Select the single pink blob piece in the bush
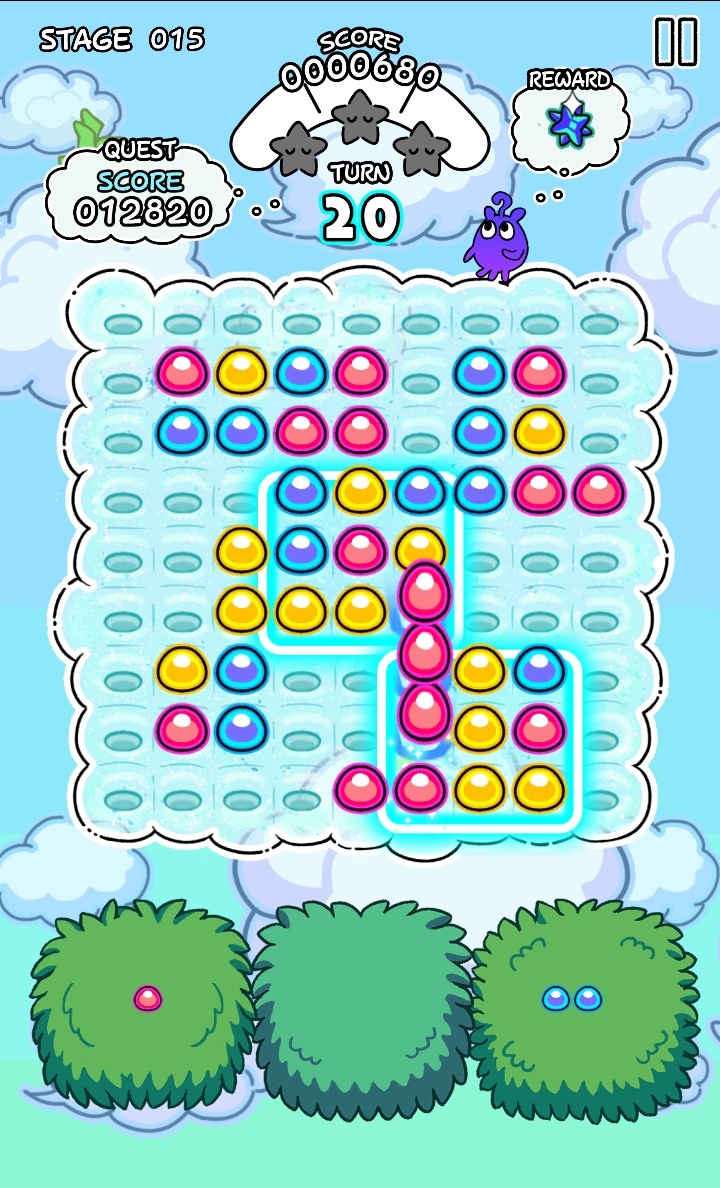720x1188 pixels. click(x=148, y=997)
